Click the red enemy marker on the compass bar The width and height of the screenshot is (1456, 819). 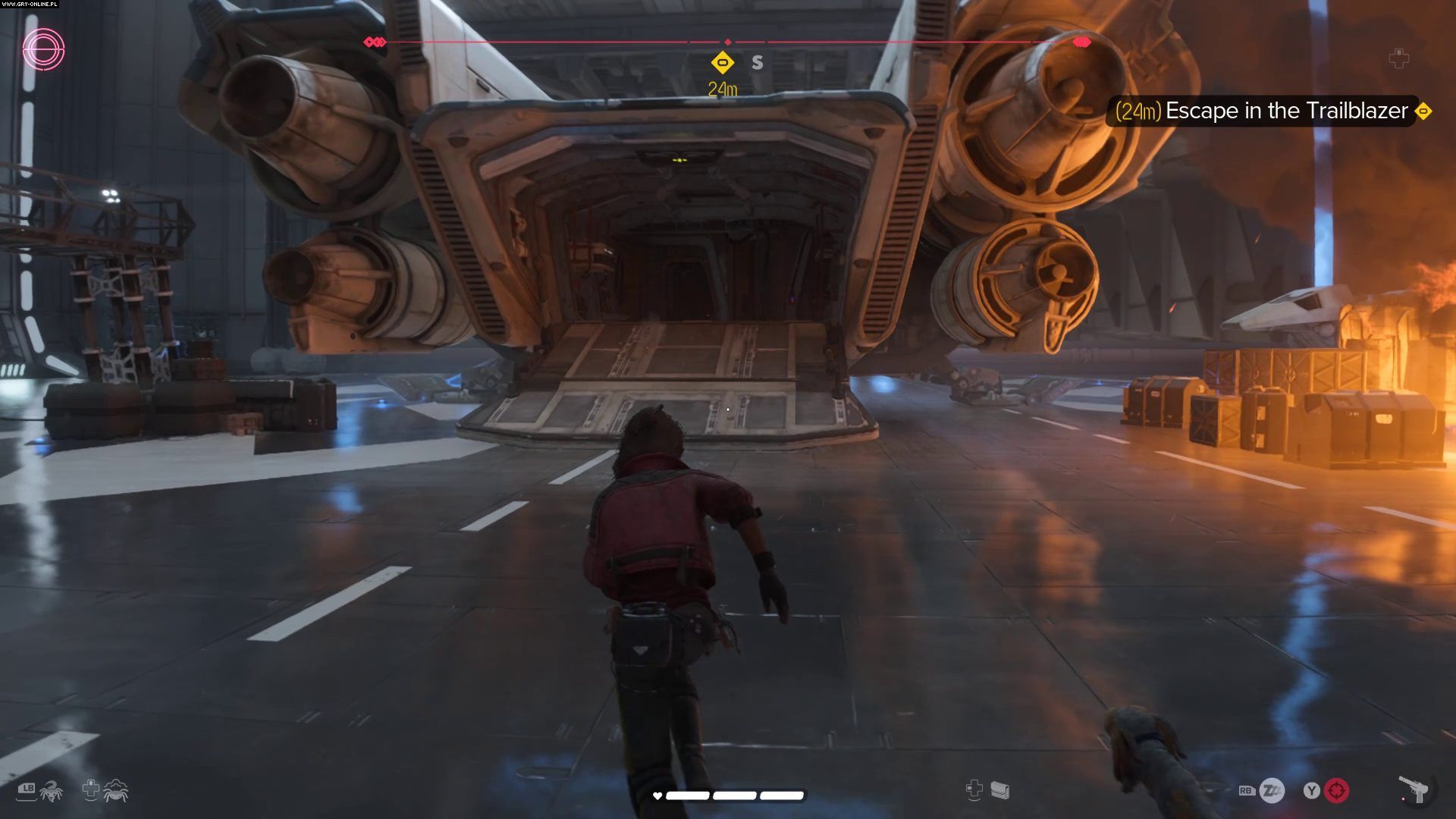1082,42
